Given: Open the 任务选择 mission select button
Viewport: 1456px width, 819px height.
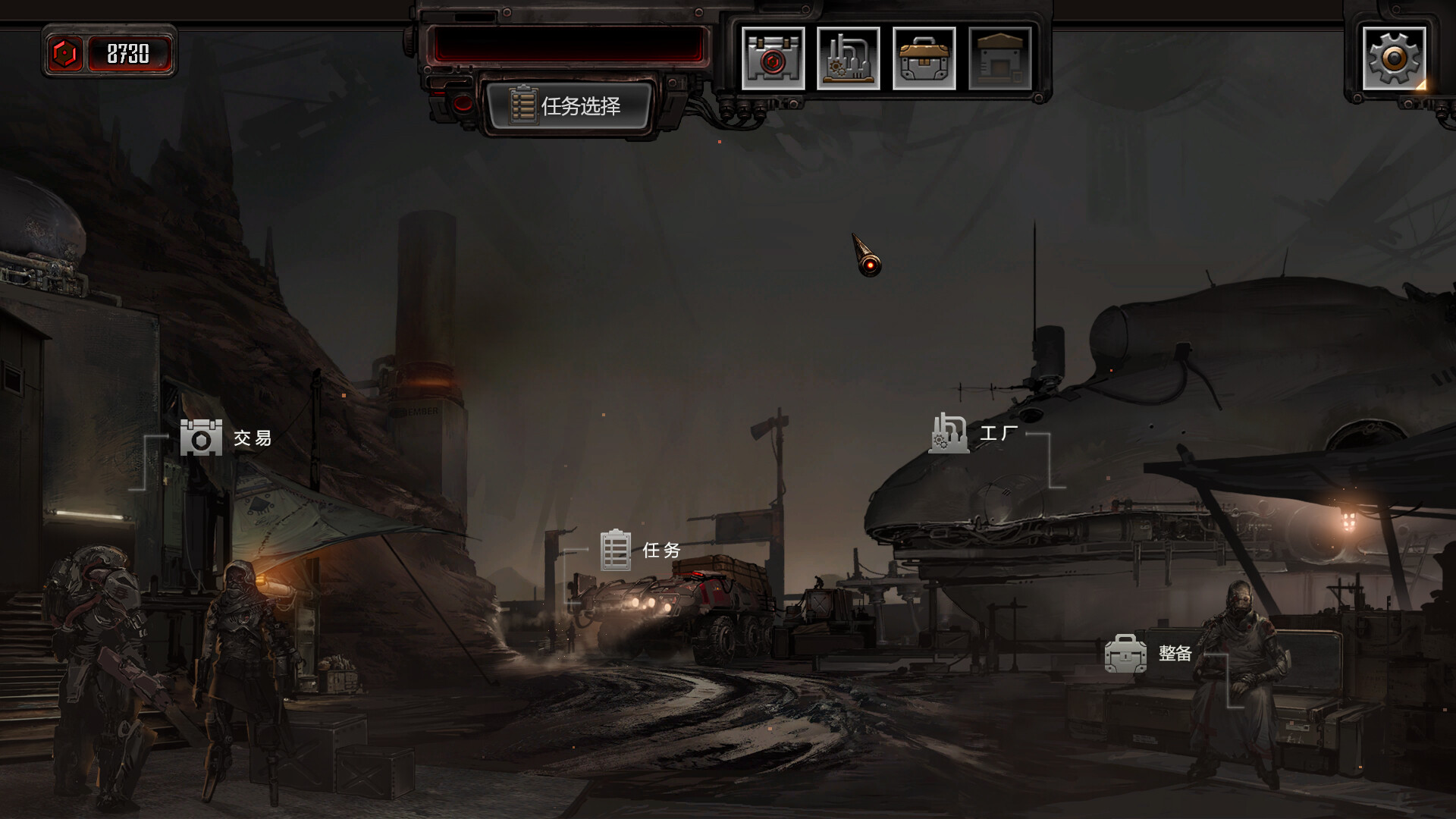Looking at the screenshot, I should point(569,105).
